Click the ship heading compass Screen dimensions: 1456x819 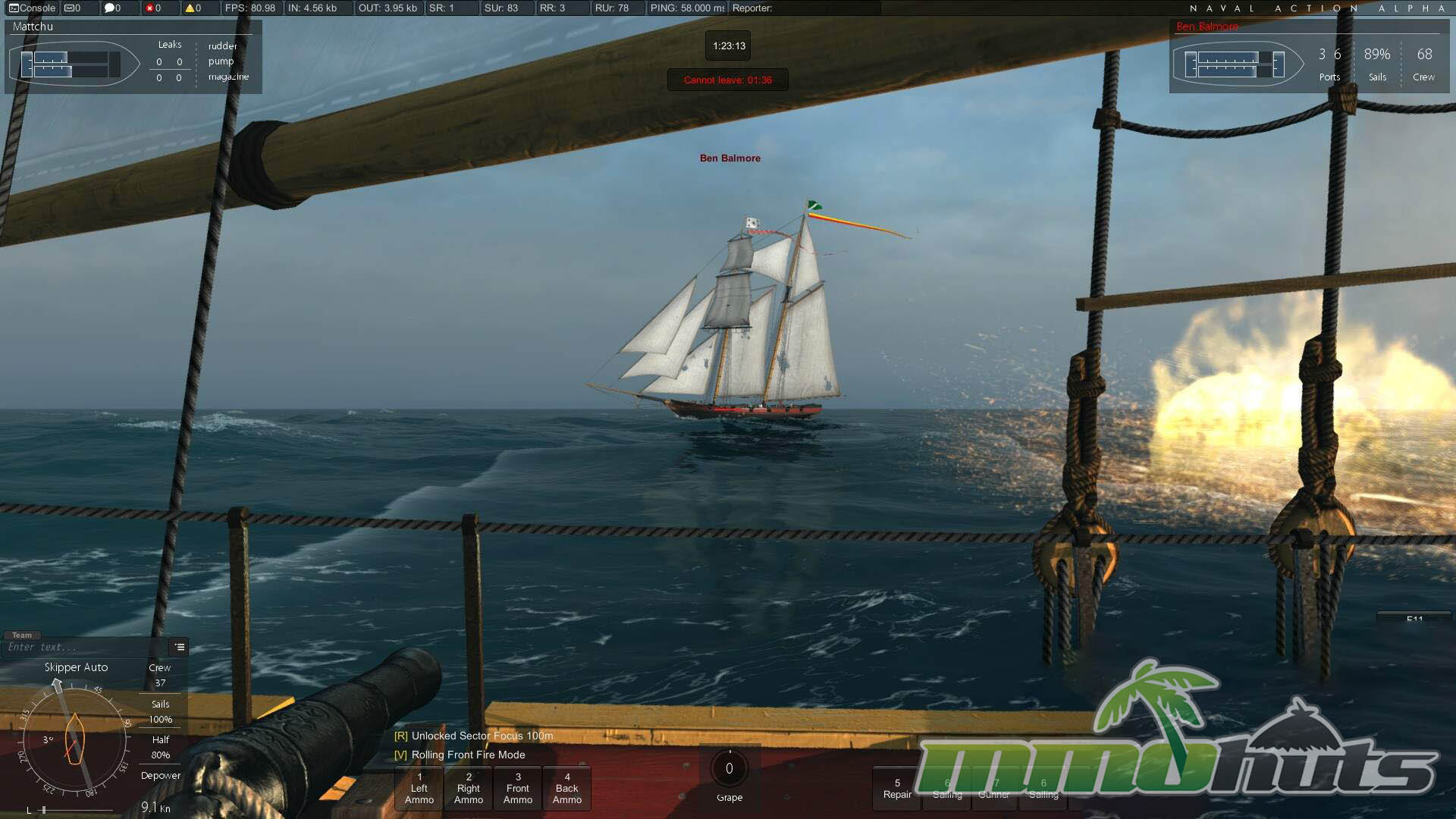[74, 739]
